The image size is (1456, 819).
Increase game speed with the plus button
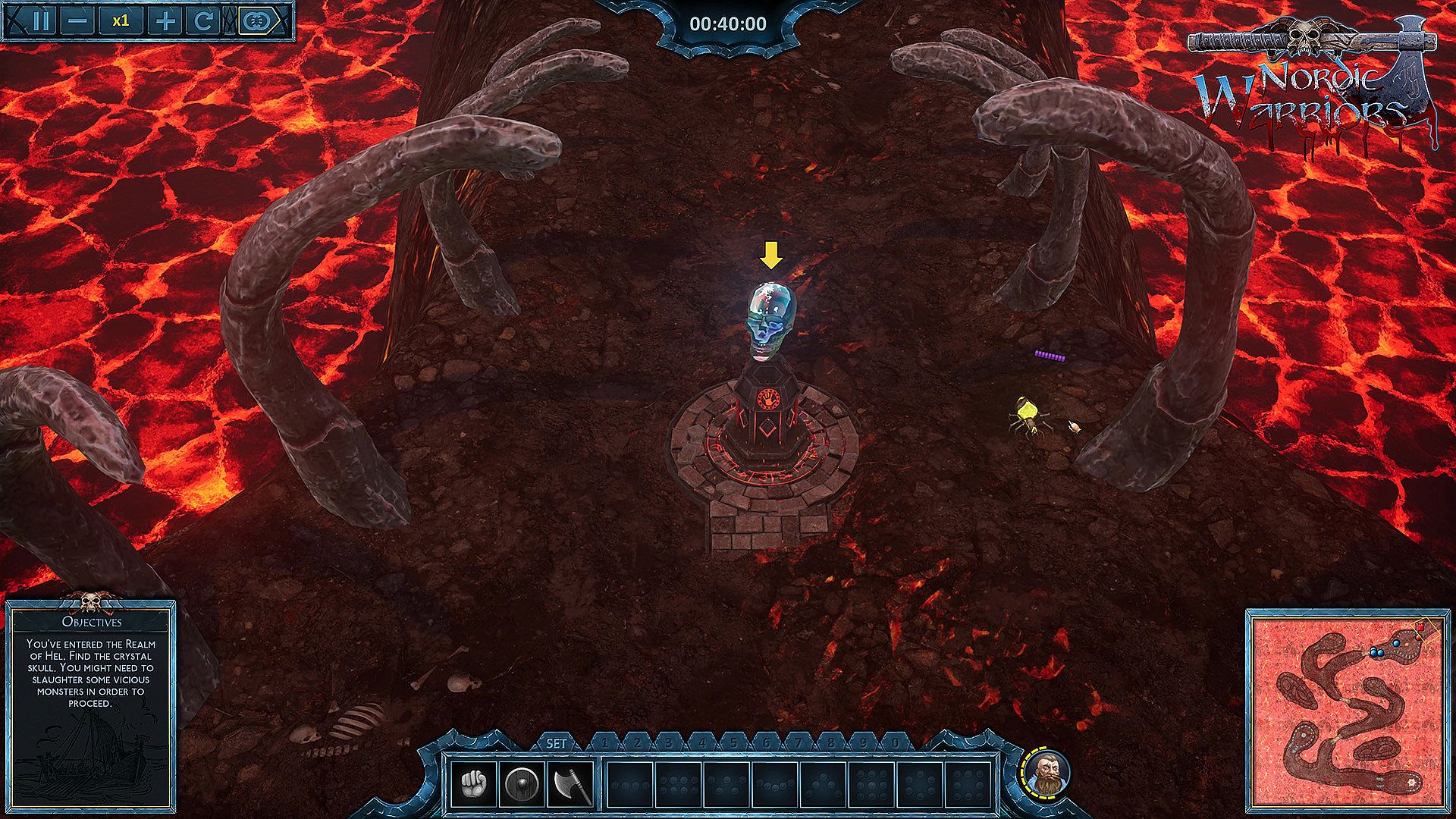point(164,21)
